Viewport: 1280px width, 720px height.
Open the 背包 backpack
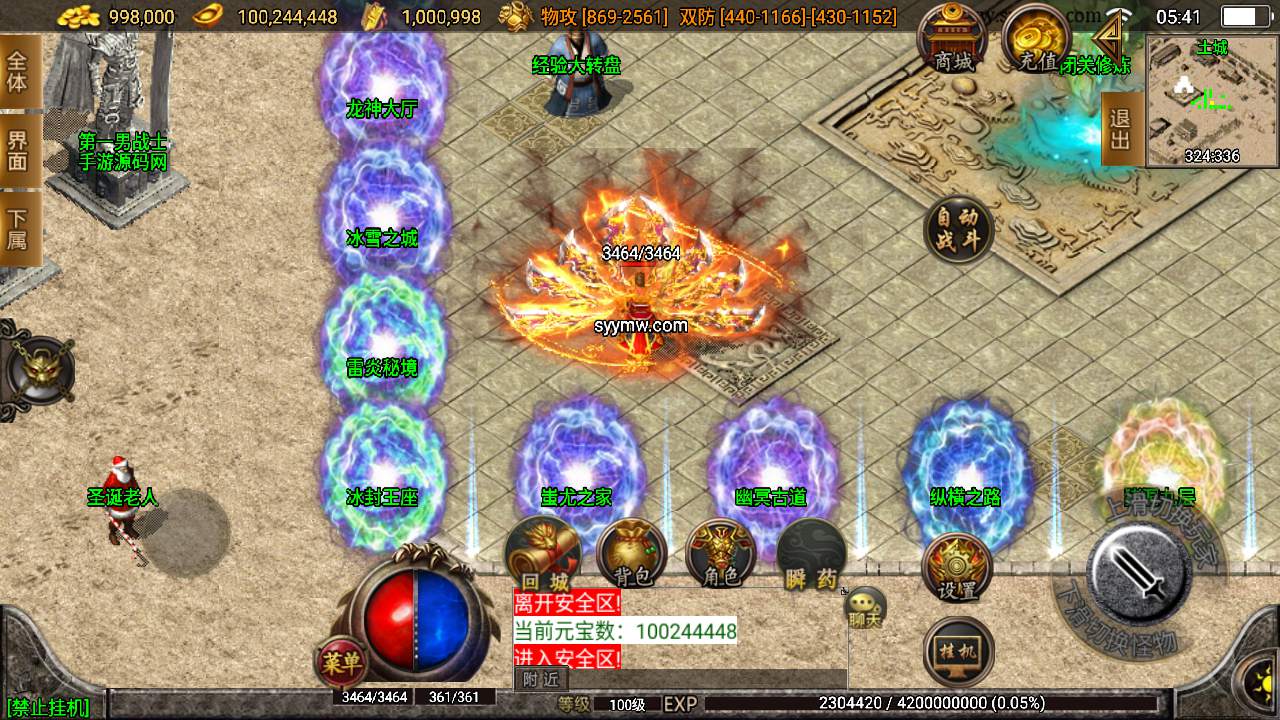pyautogui.click(x=631, y=553)
